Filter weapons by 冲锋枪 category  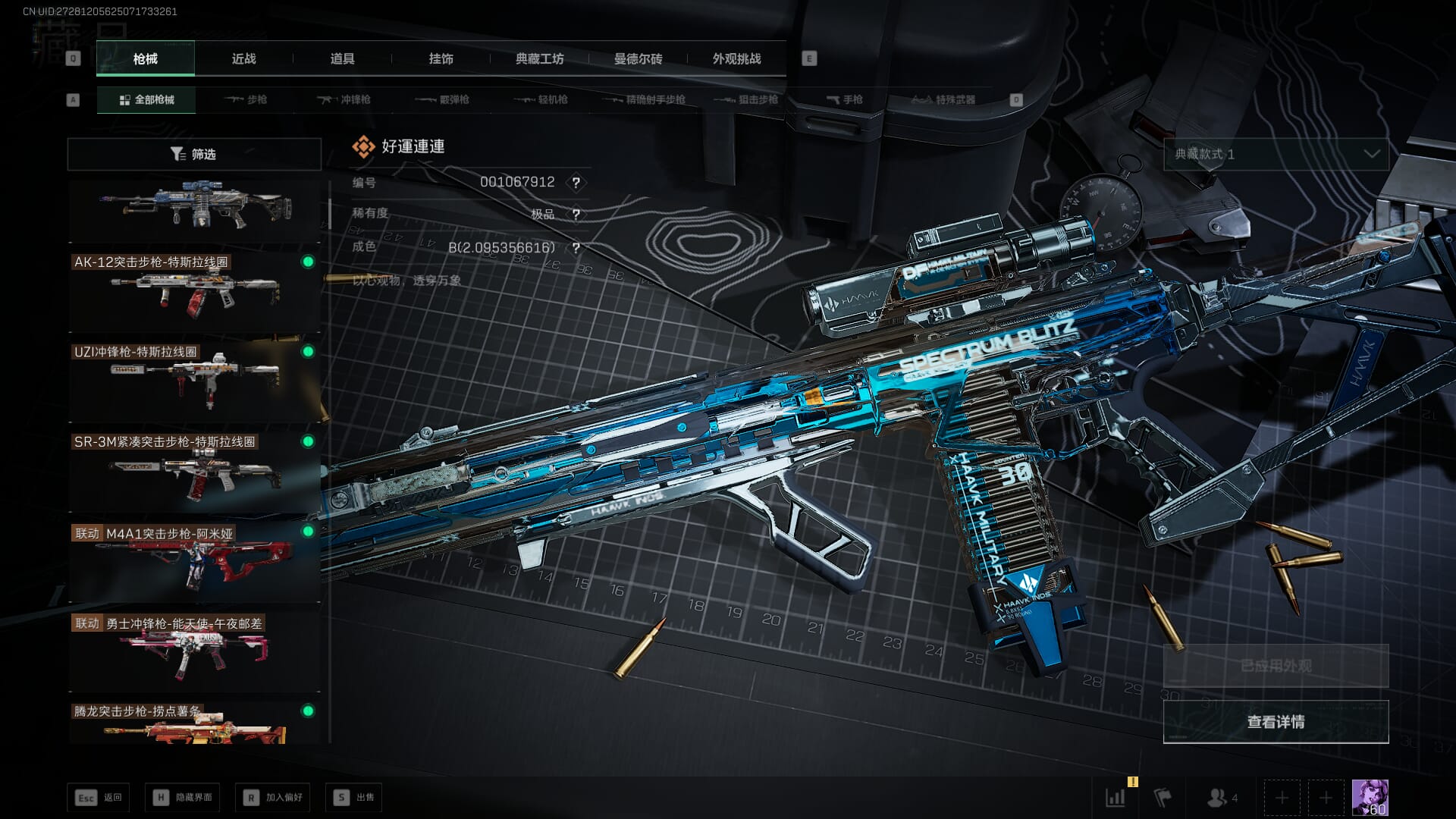tap(344, 99)
